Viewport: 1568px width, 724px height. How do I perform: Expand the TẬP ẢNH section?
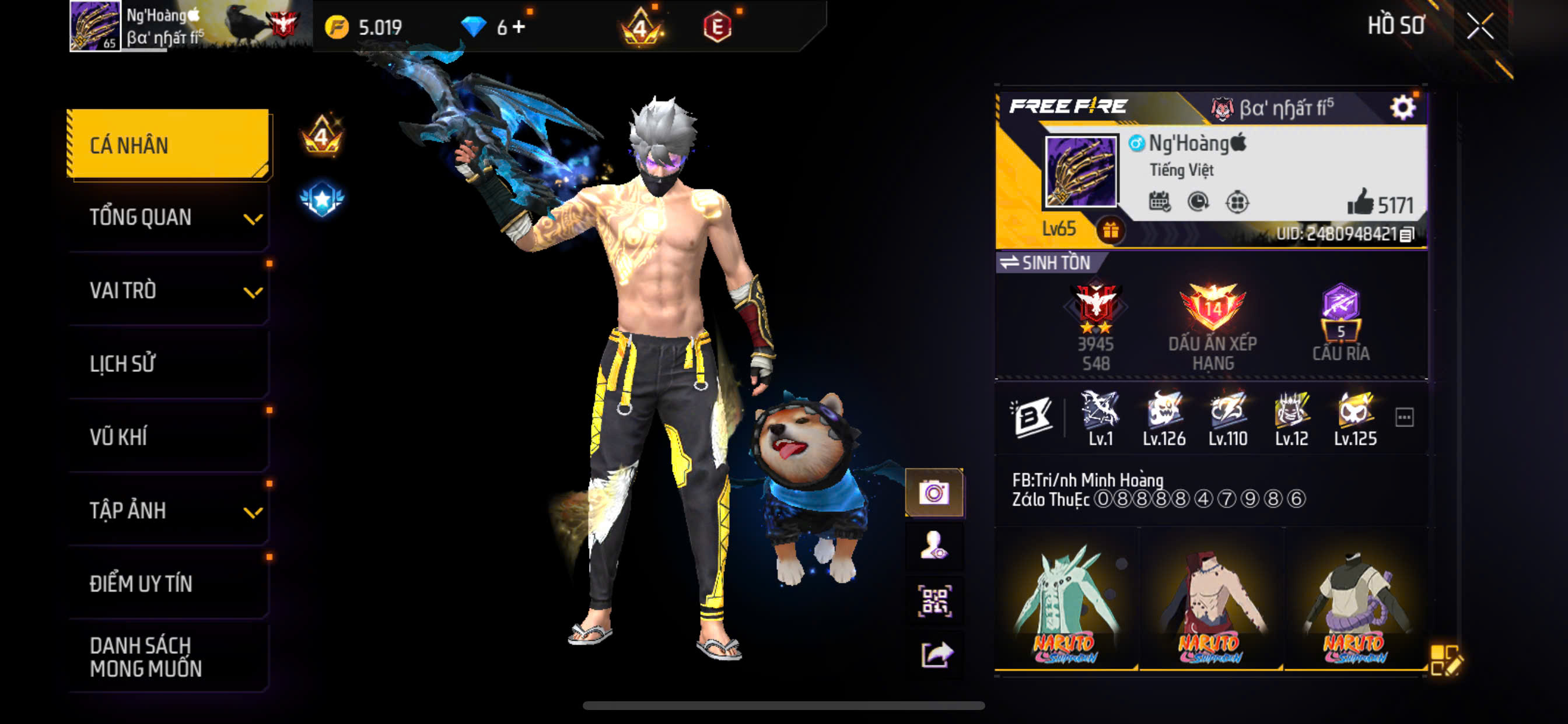168,511
